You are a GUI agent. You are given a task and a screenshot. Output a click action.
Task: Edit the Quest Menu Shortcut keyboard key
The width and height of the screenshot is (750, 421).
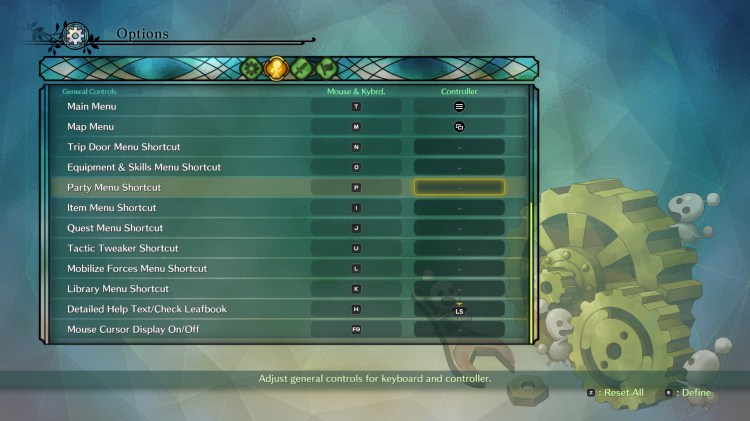[x=356, y=228]
